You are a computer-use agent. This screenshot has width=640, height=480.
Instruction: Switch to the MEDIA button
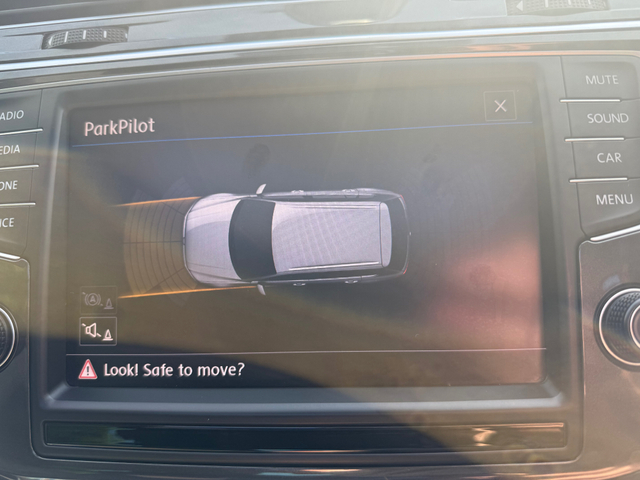12,149
